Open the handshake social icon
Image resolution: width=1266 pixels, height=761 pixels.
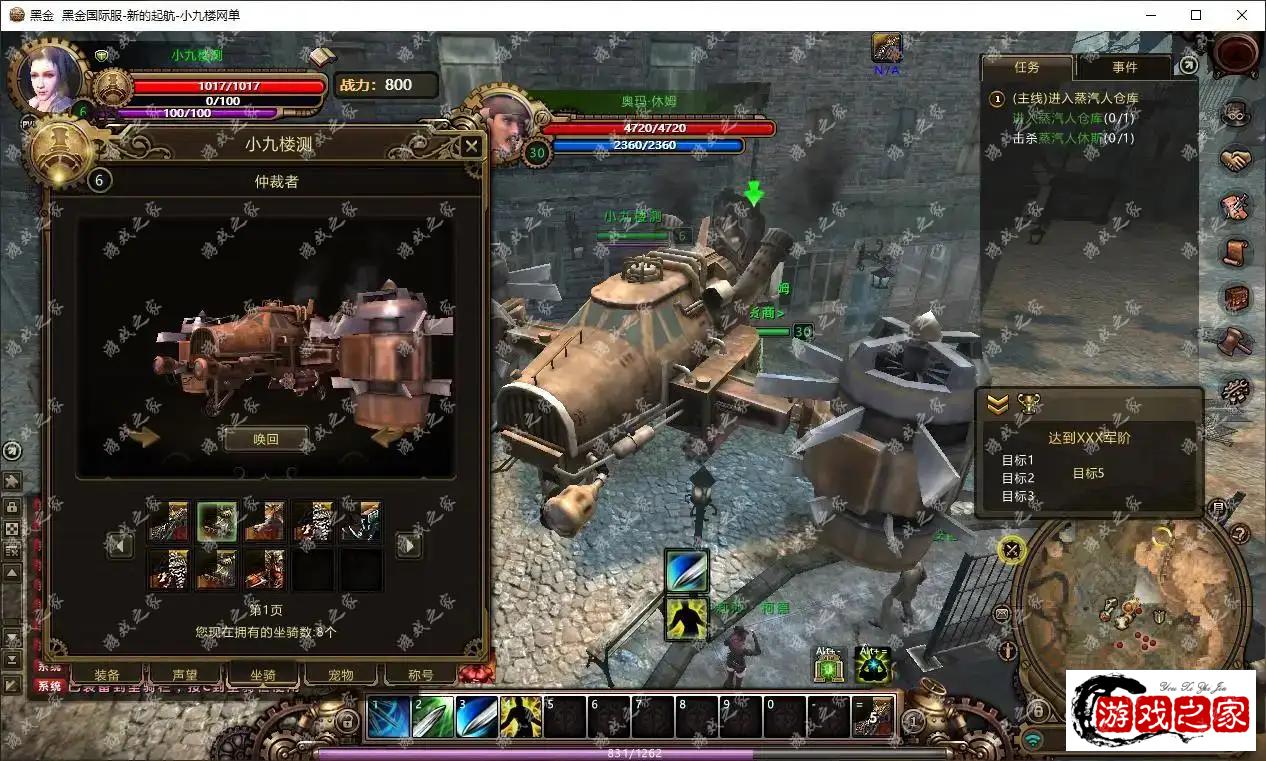[1236, 160]
